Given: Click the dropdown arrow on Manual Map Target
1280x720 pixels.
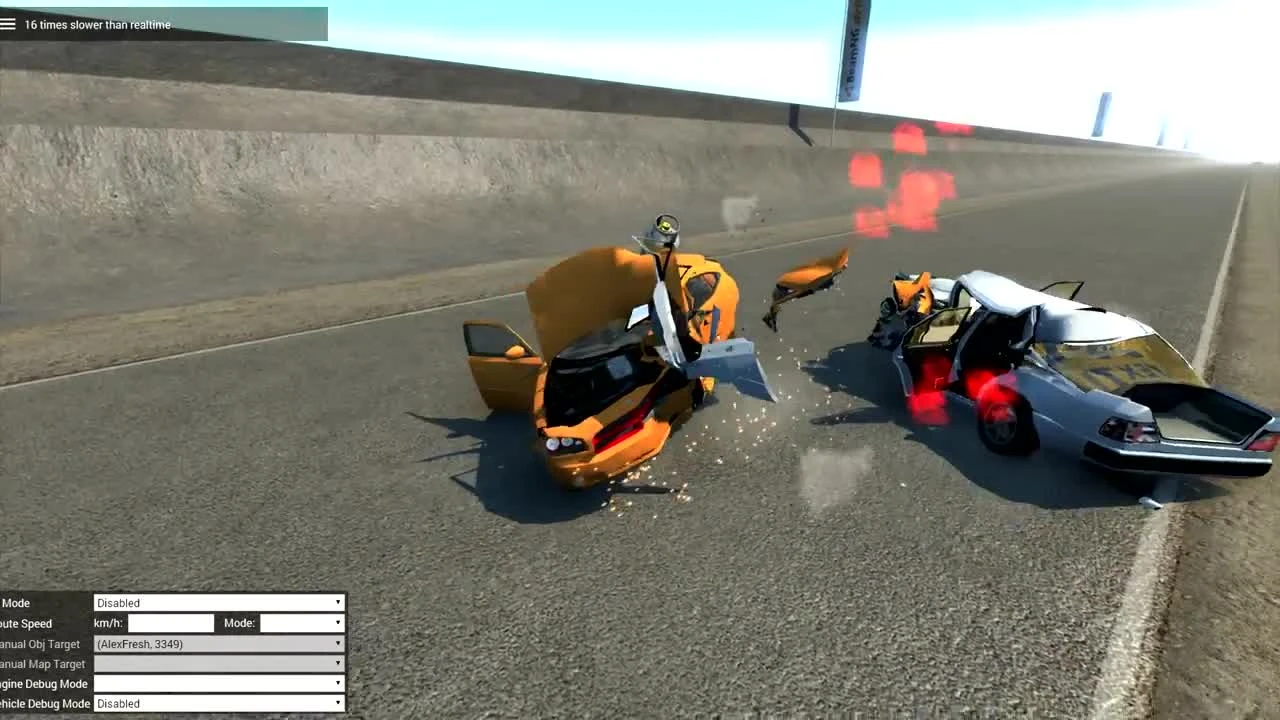Looking at the screenshot, I should click(x=337, y=663).
